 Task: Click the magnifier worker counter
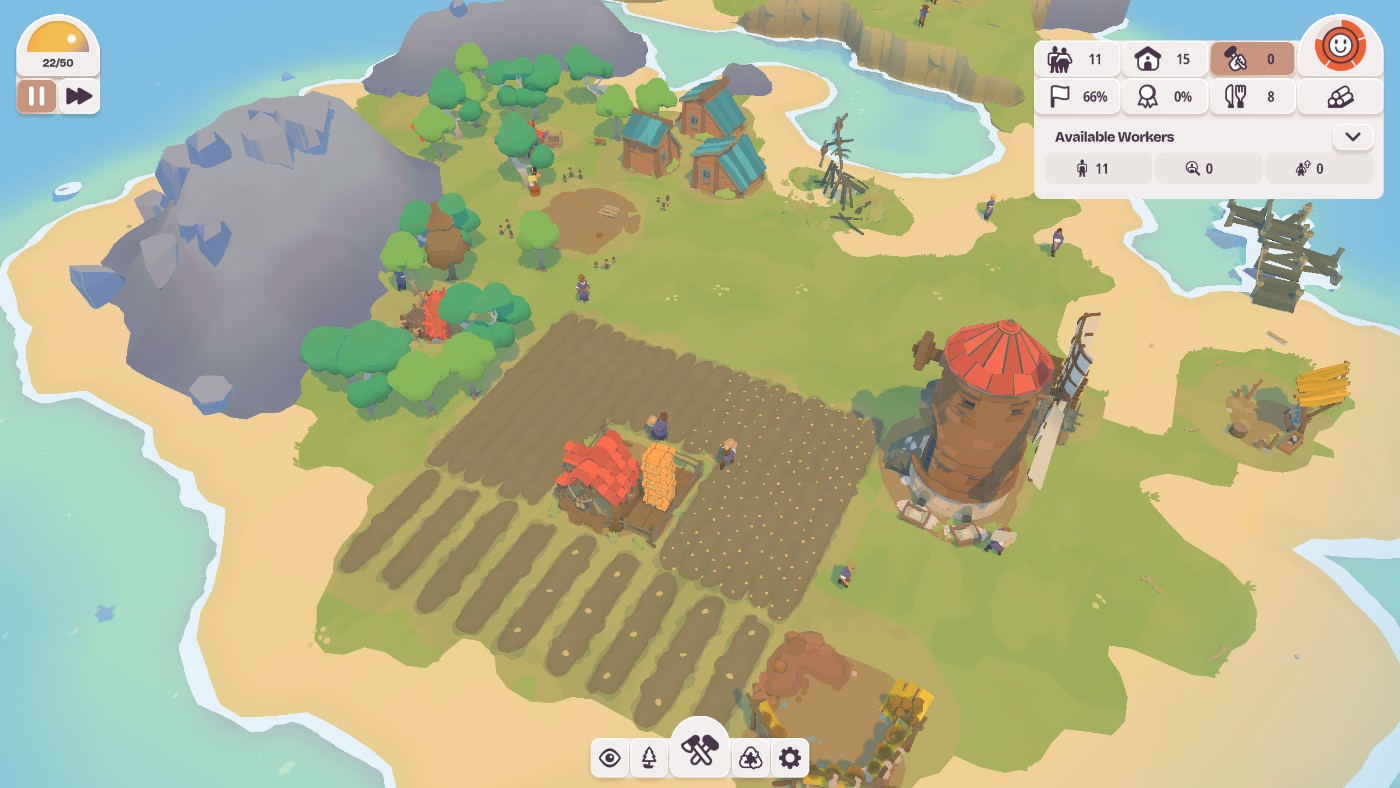tap(1208, 169)
